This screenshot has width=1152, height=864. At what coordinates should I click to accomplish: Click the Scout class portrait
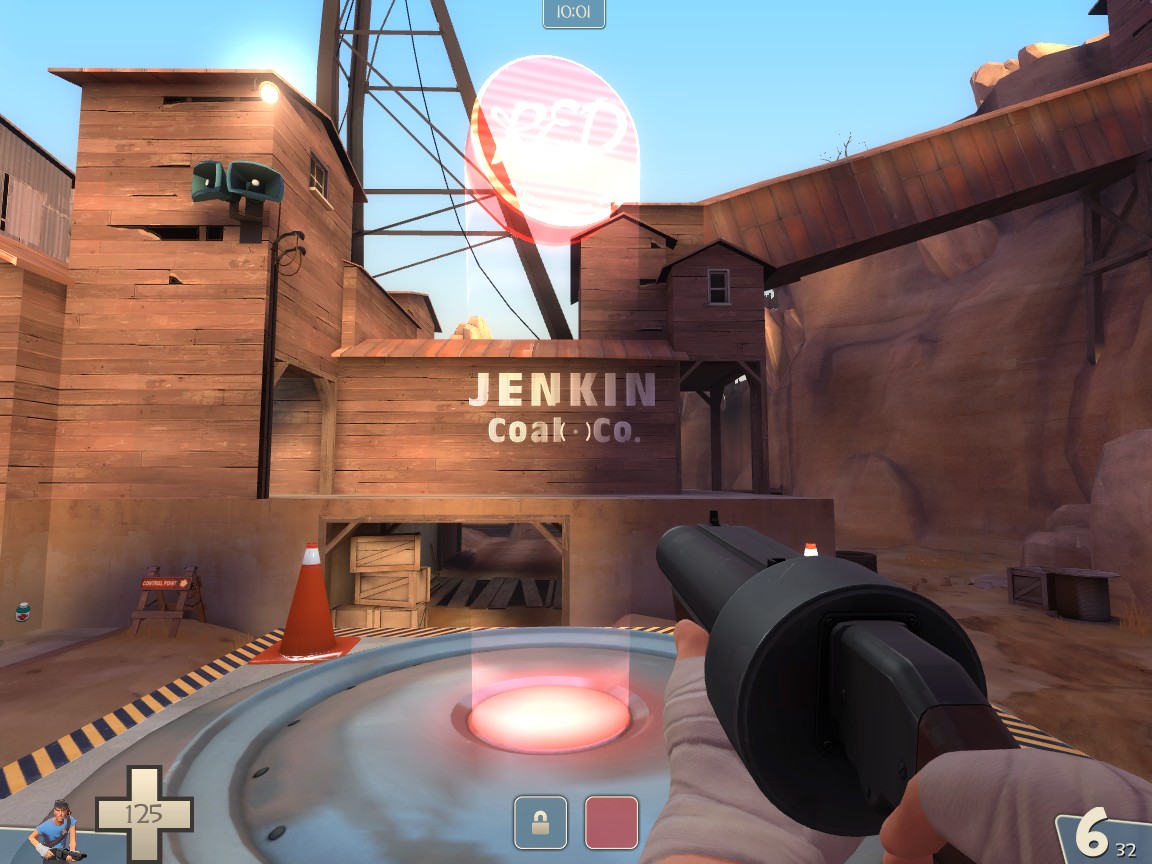(x=55, y=830)
